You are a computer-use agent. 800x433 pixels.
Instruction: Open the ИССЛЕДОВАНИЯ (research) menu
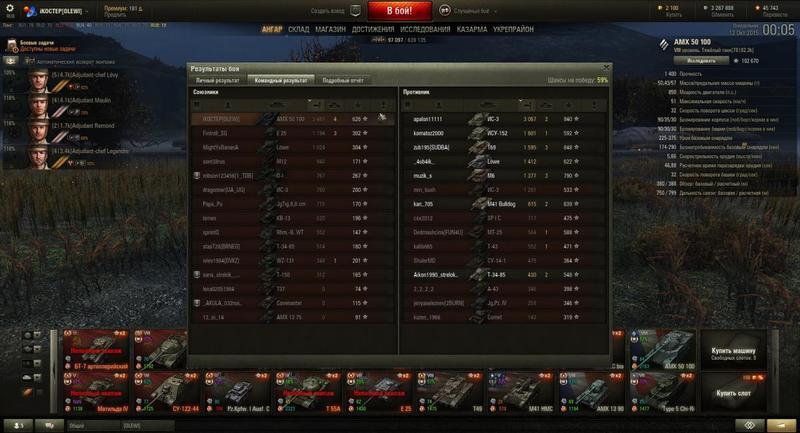[424, 30]
